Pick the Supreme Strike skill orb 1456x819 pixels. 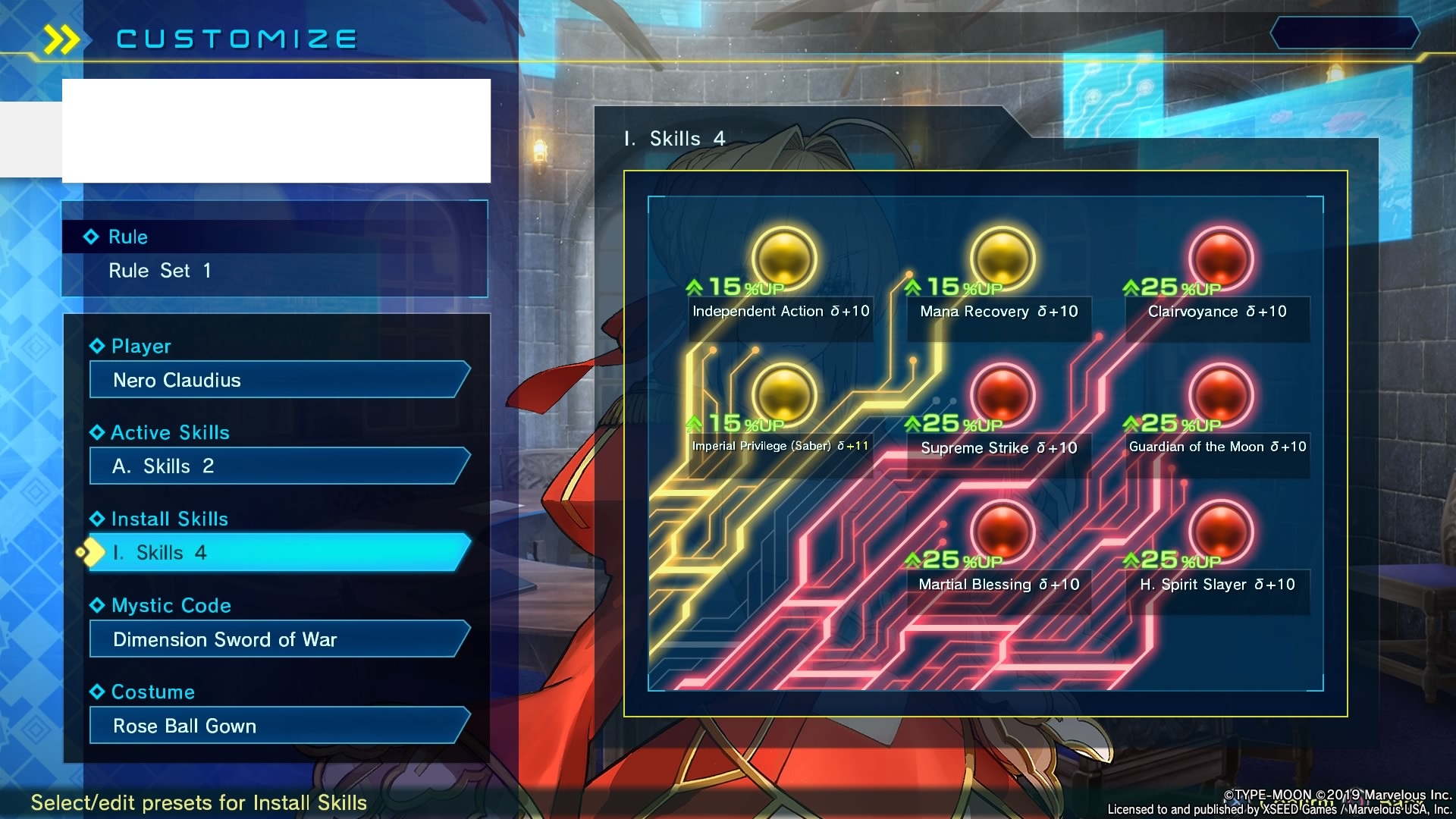point(1002,394)
